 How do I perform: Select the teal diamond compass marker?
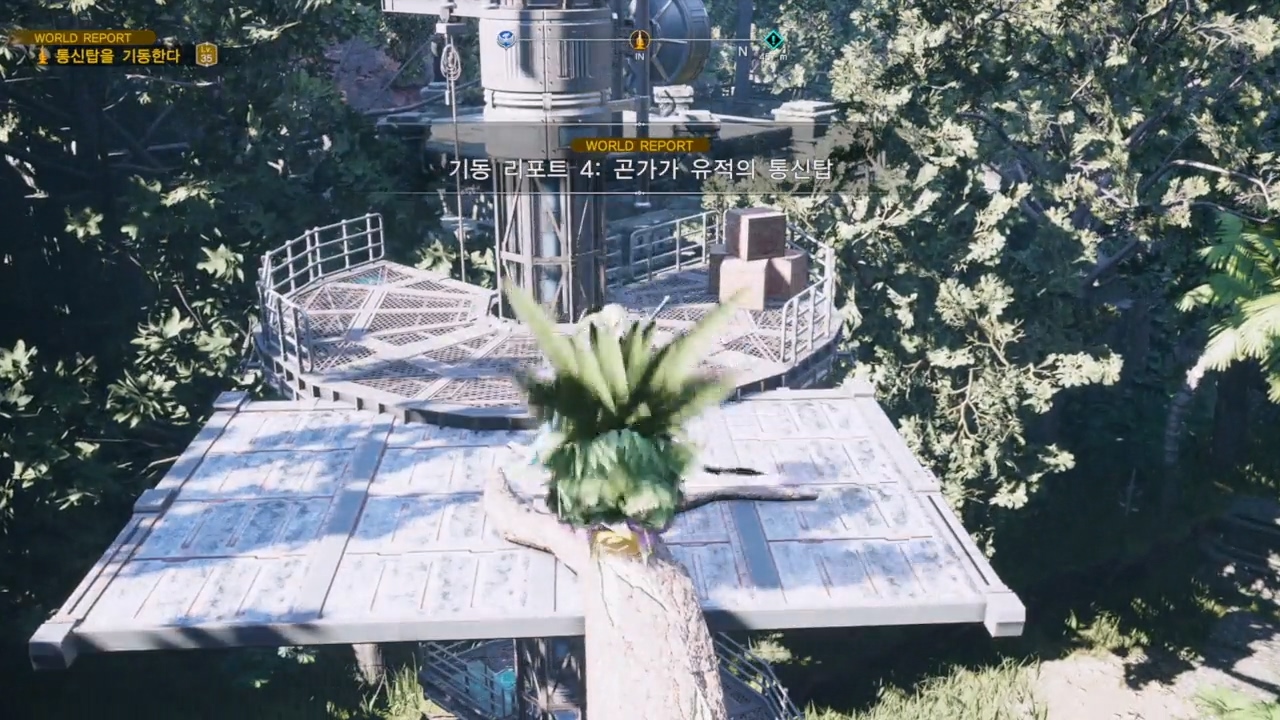(773, 40)
